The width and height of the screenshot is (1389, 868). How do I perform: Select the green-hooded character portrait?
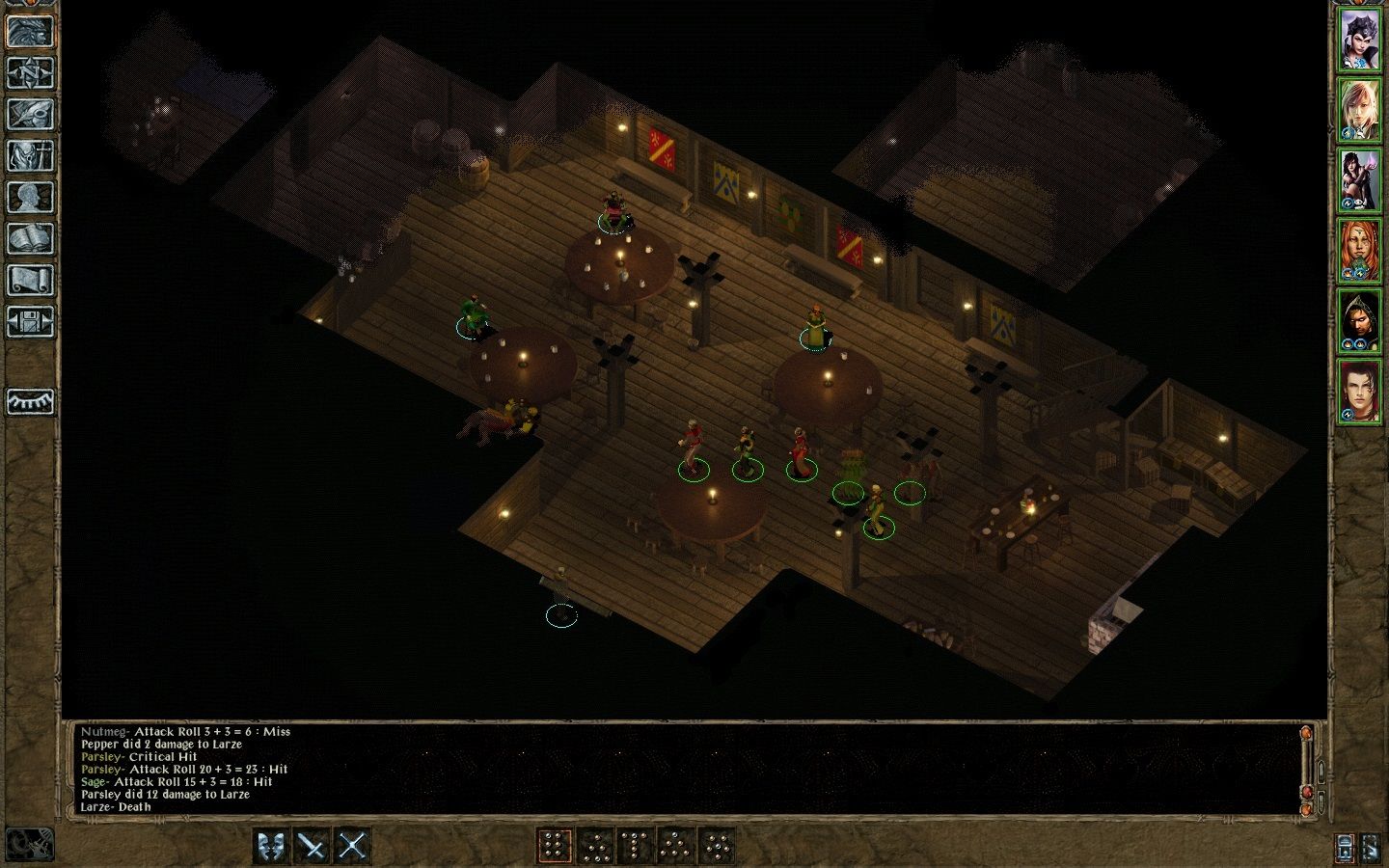pos(1359,321)
